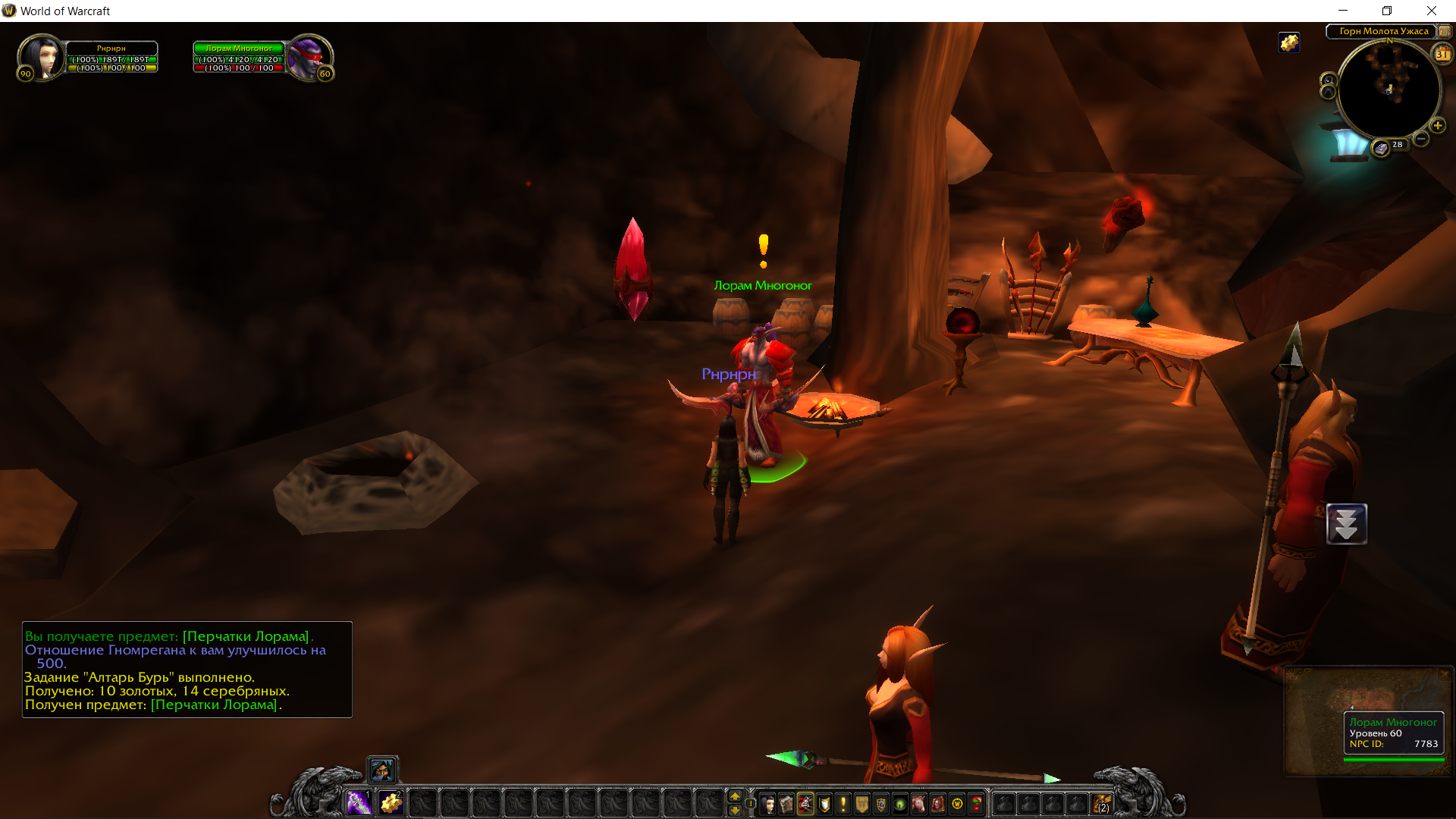Switch action bar page up arrow
The height and width of the screenshot is (819, 1456).
coord(734,795)
